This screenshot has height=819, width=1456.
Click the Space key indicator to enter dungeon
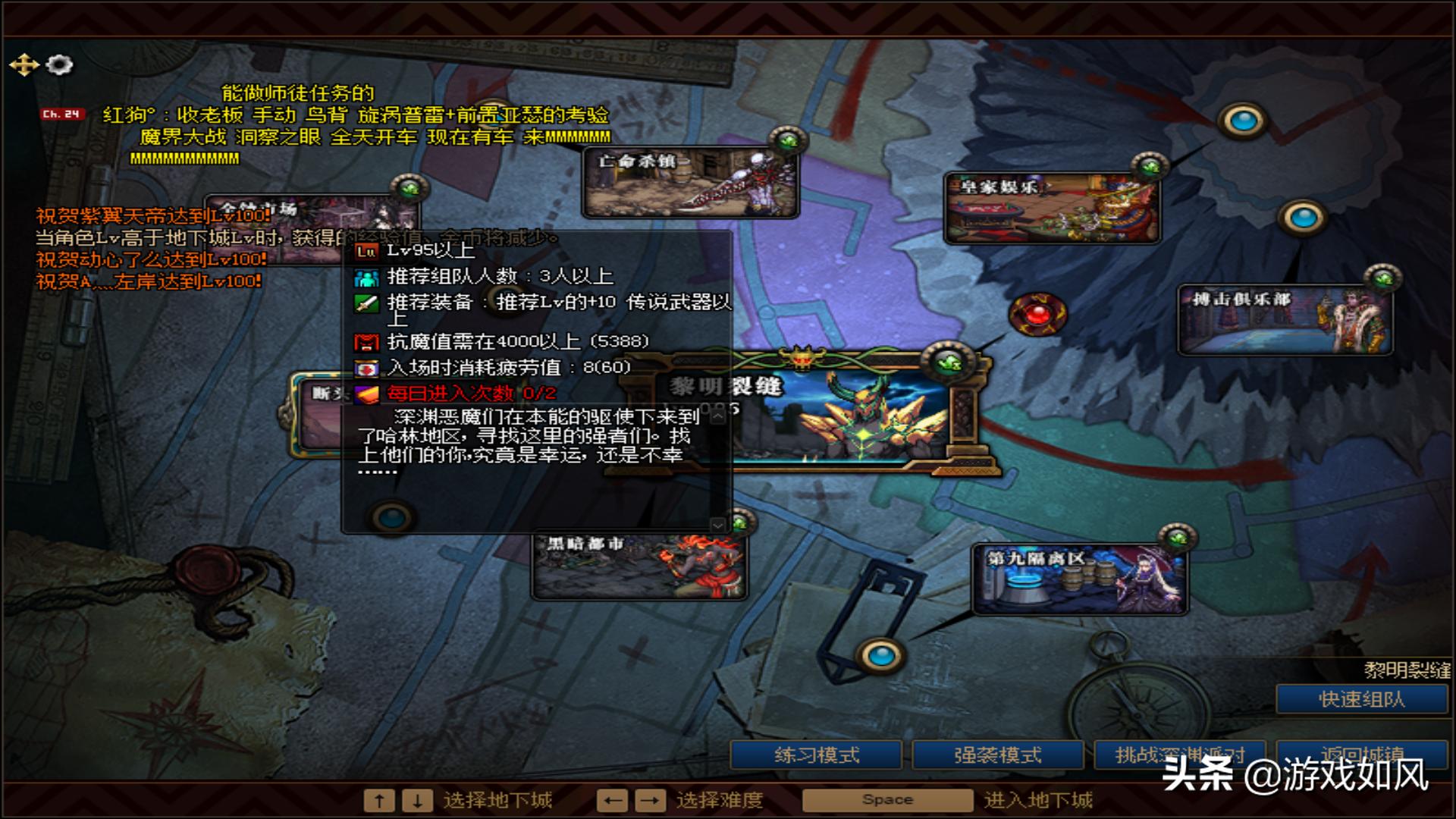pyautogui.click(x=886, y=799)
